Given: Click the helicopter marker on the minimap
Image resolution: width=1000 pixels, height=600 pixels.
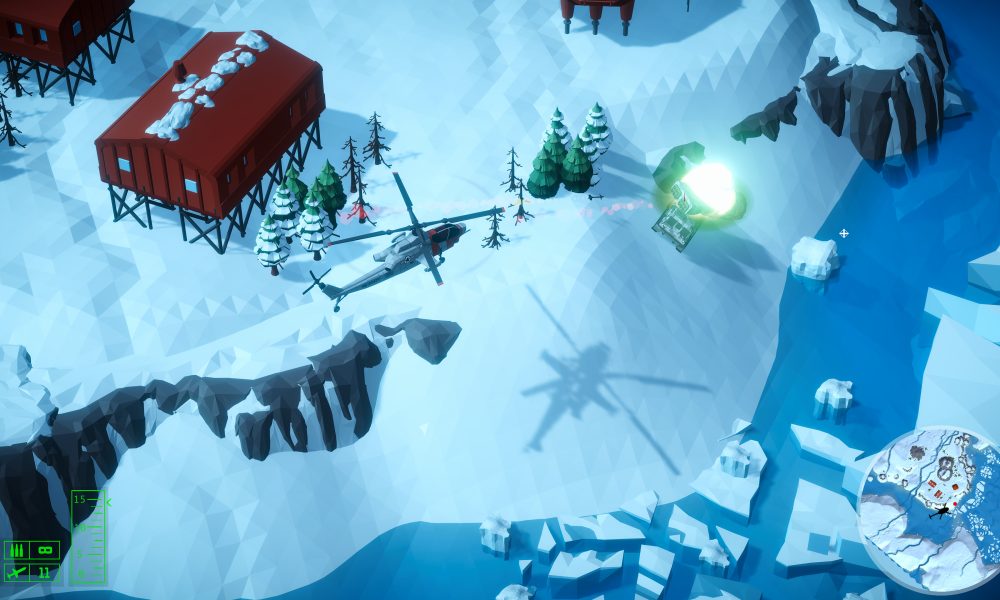Looking at the screenshot, I should (x=939, y=512).
